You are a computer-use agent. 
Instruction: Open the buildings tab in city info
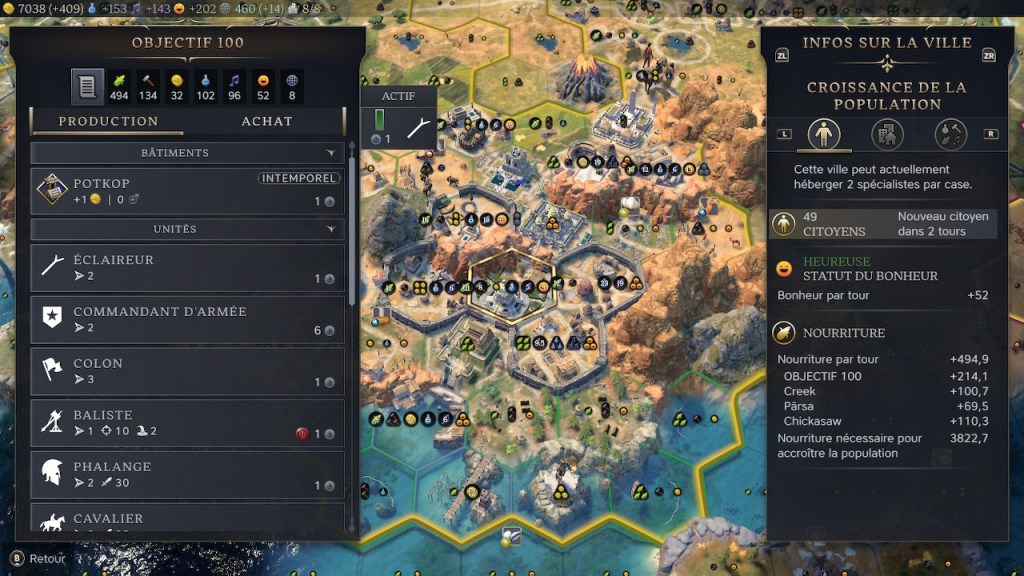[x=887, y=133]
